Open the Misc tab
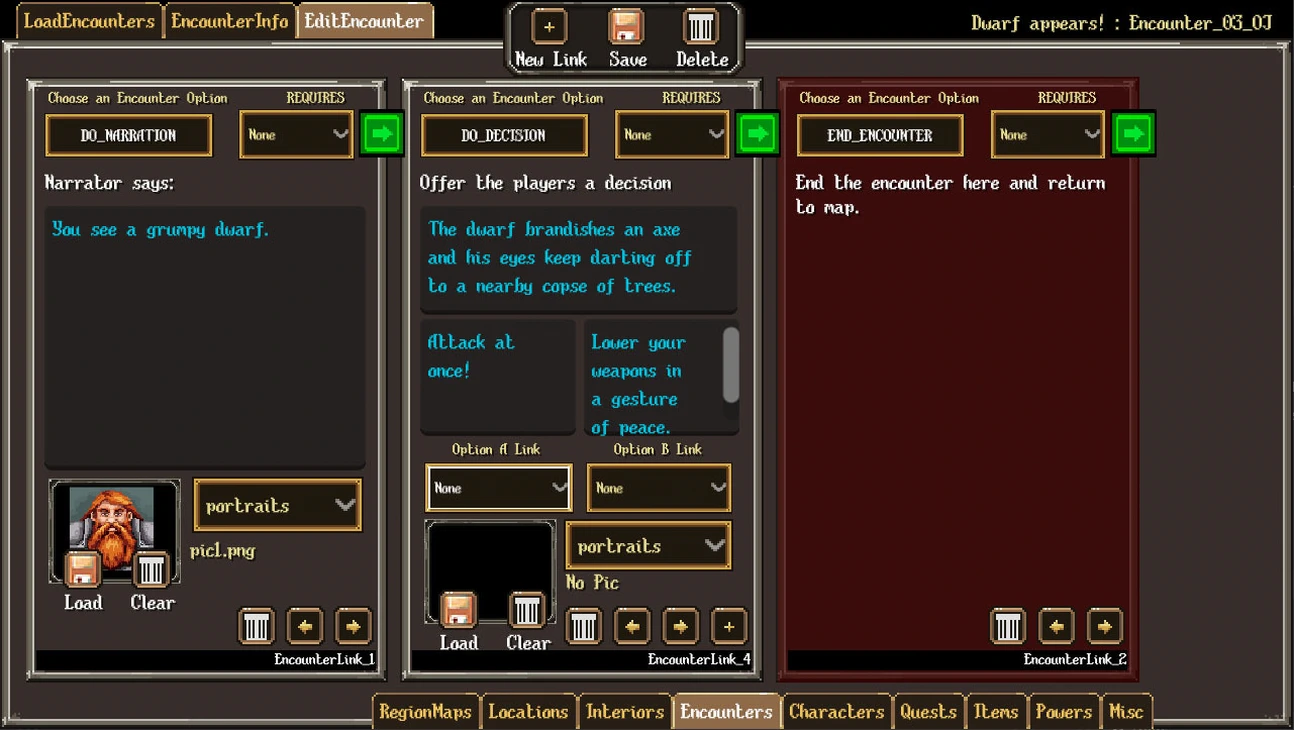1294x730 pixels. (1126, 712)
